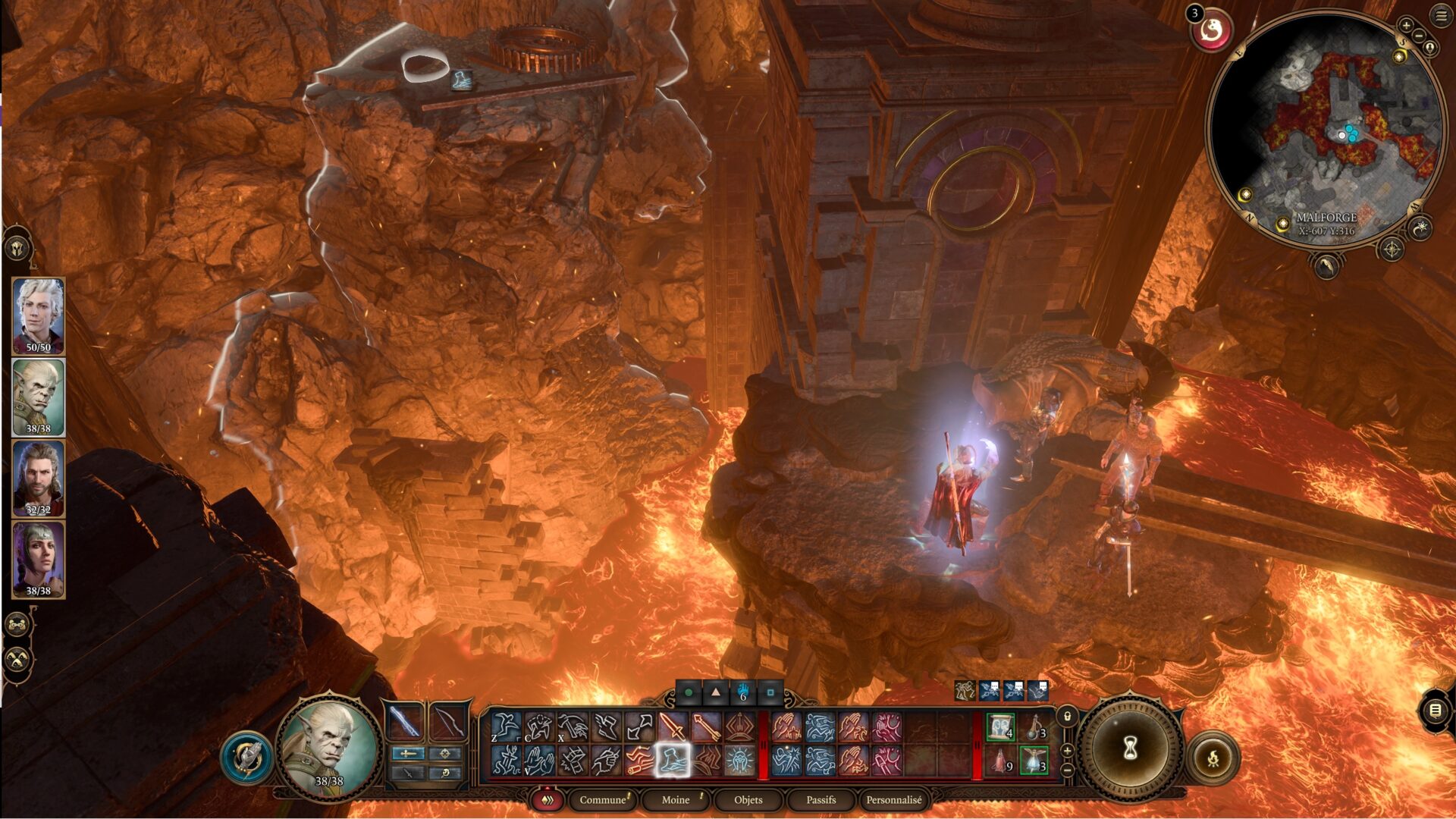Use the scroll item with count 4
The image size is (1456, 819).
click(1000, 727)
